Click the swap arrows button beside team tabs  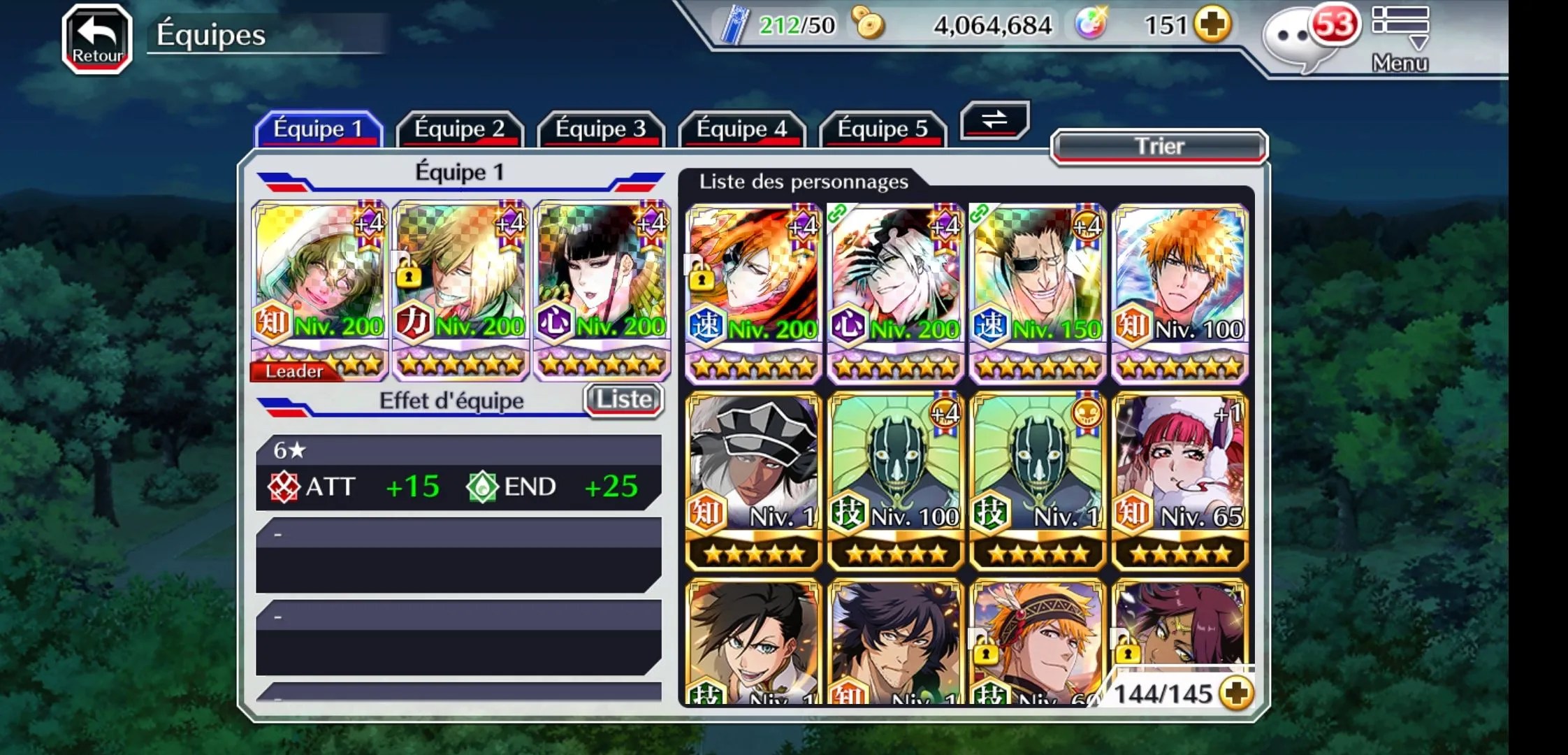click(x=994, y=120)
